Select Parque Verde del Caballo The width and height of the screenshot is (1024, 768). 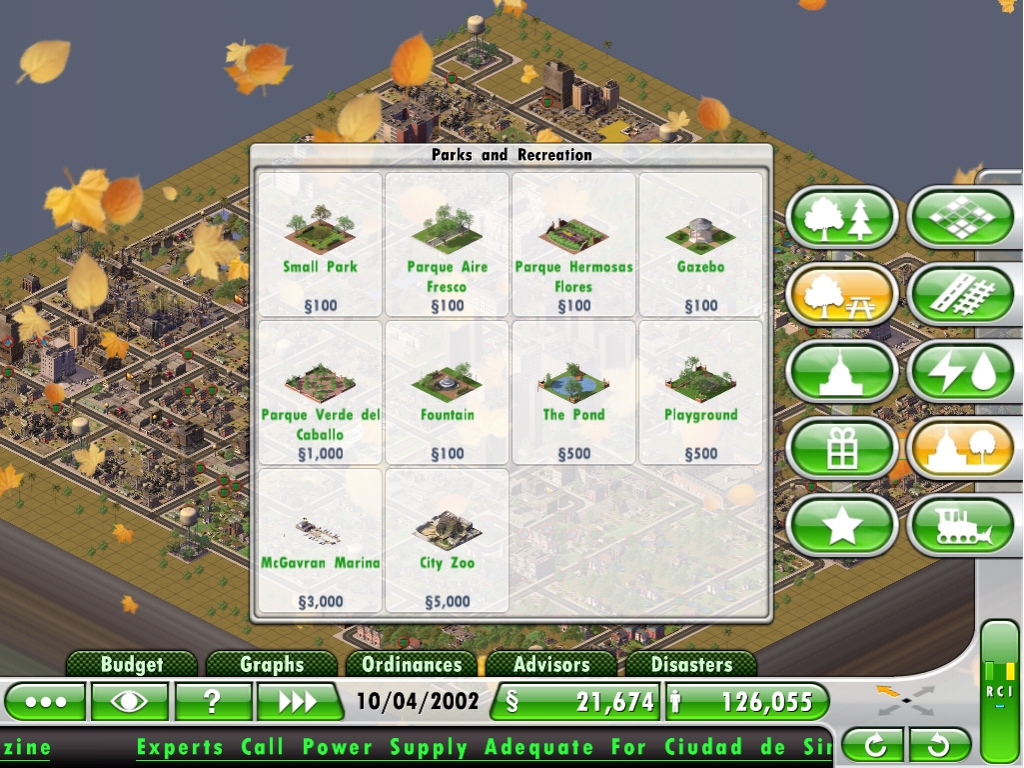click(320, 393)
